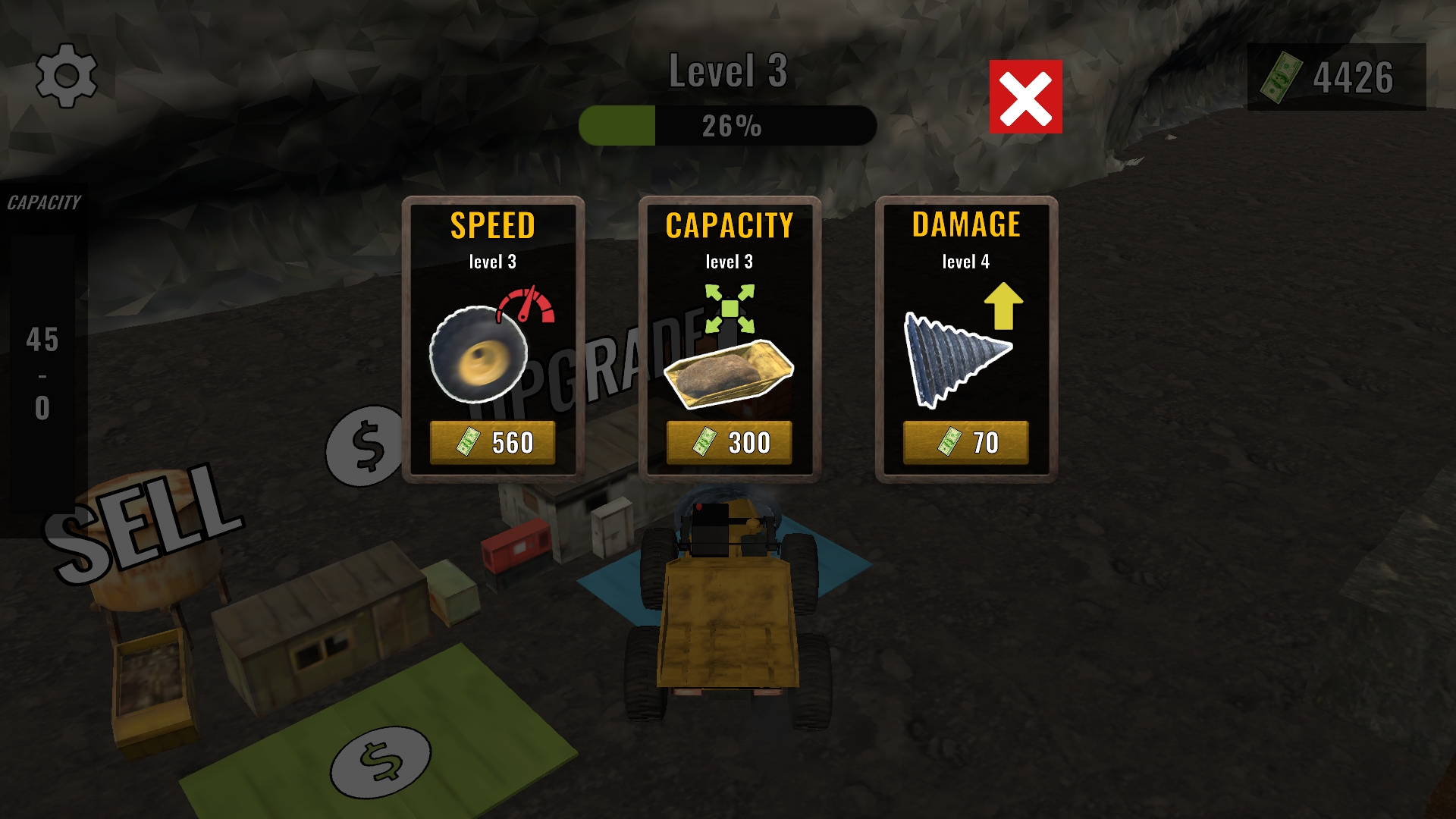Select the SPEED card header
Image resolution: width=1456 pixels, height=819 pixels.
click(493, 224)
